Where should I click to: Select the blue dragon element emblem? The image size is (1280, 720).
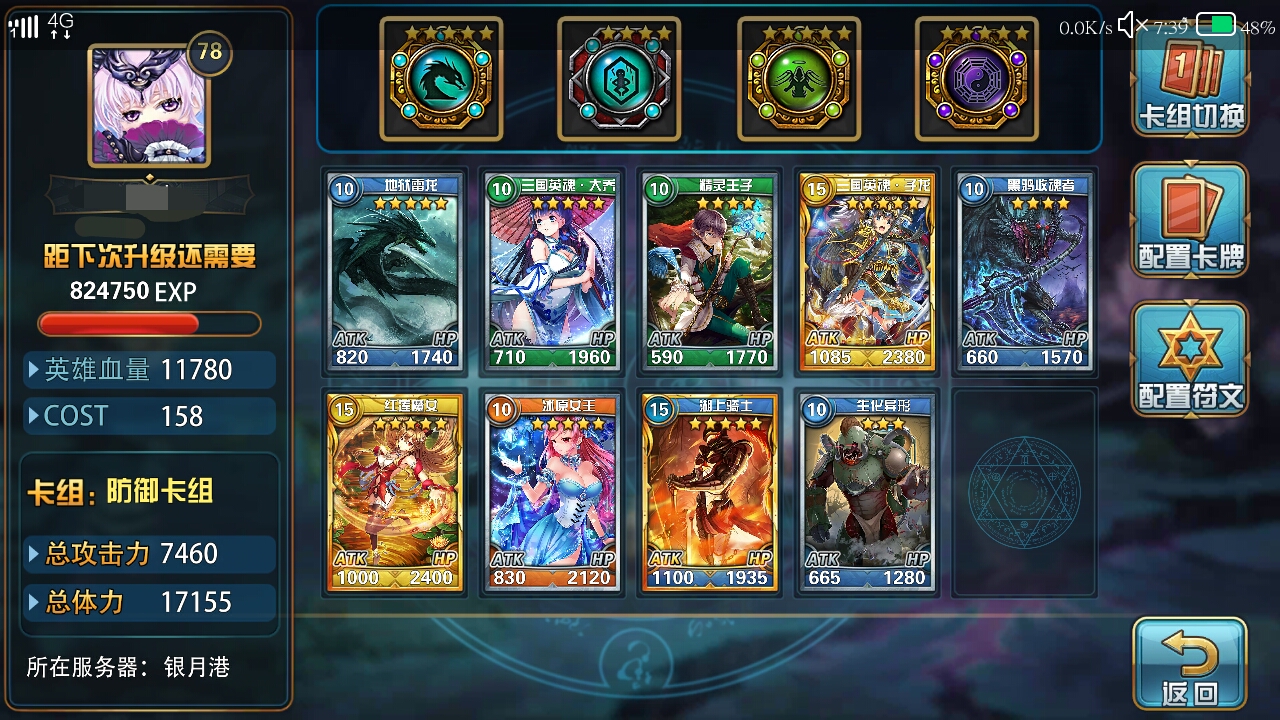point(443,83)
